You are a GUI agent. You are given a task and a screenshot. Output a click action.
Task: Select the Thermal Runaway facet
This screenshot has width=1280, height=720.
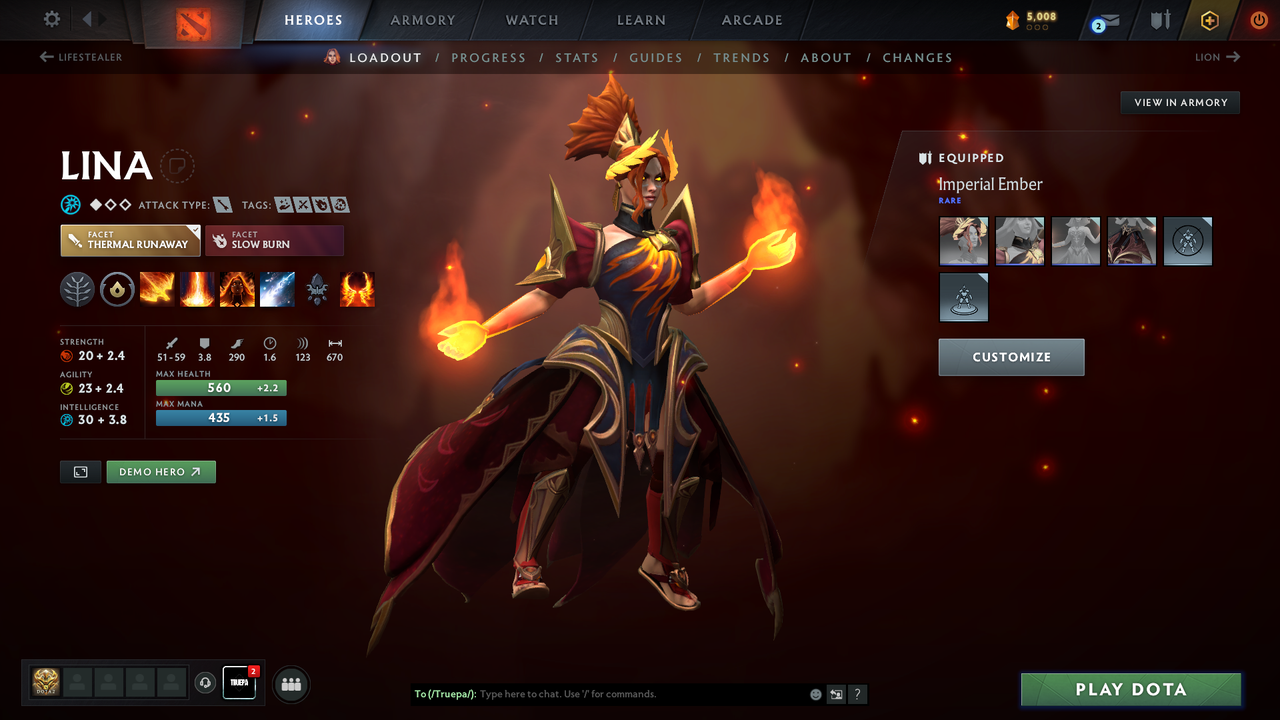(130, 240)
